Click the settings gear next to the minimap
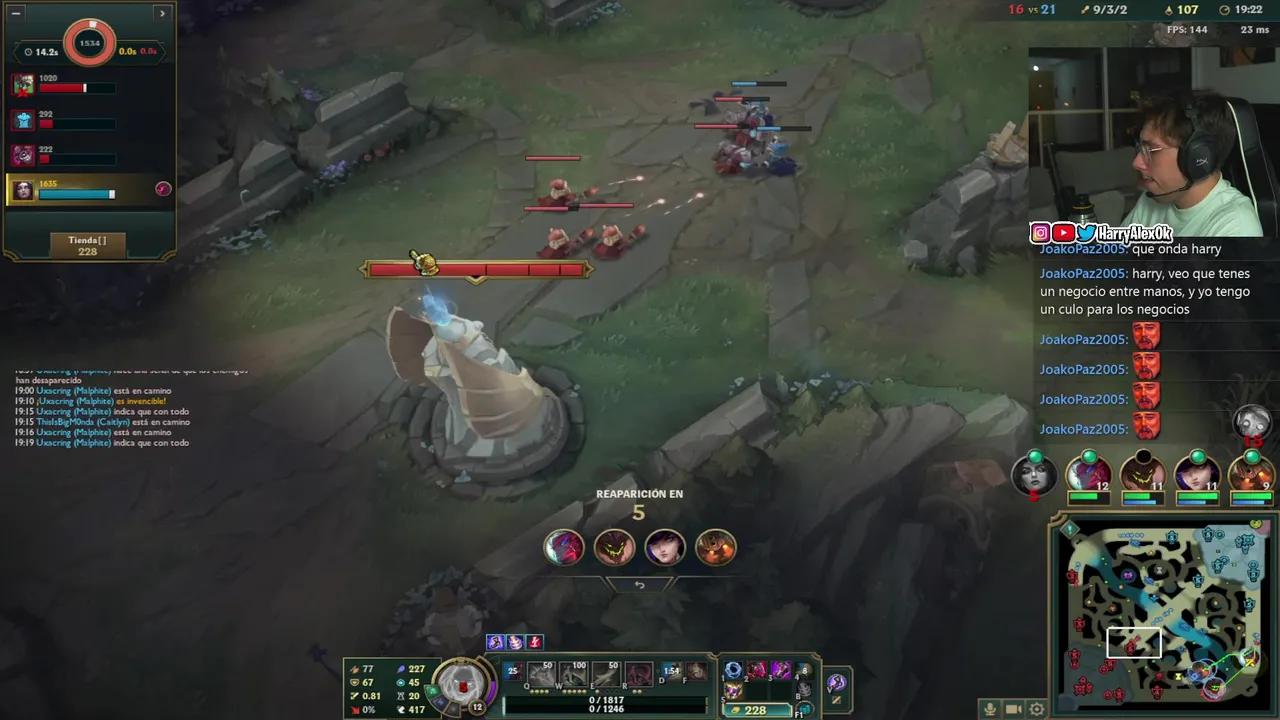Viewport: 1280px width, 720px height. click(1037, 708)
